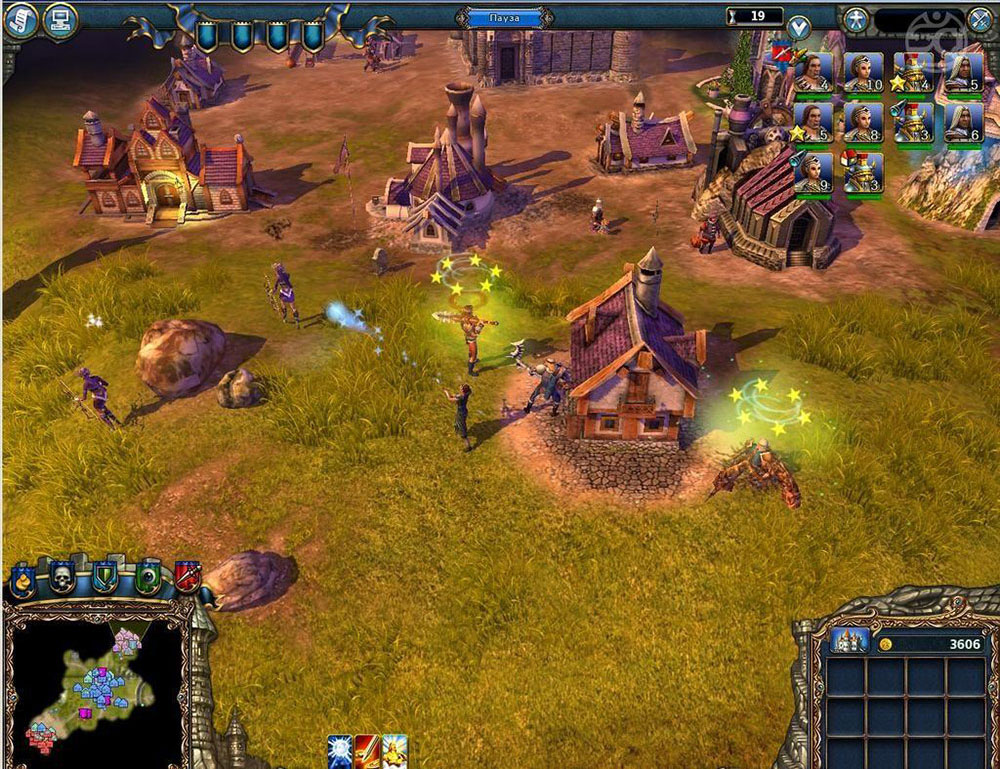Open the heroes panel figure icon

(x=855, y=19)
